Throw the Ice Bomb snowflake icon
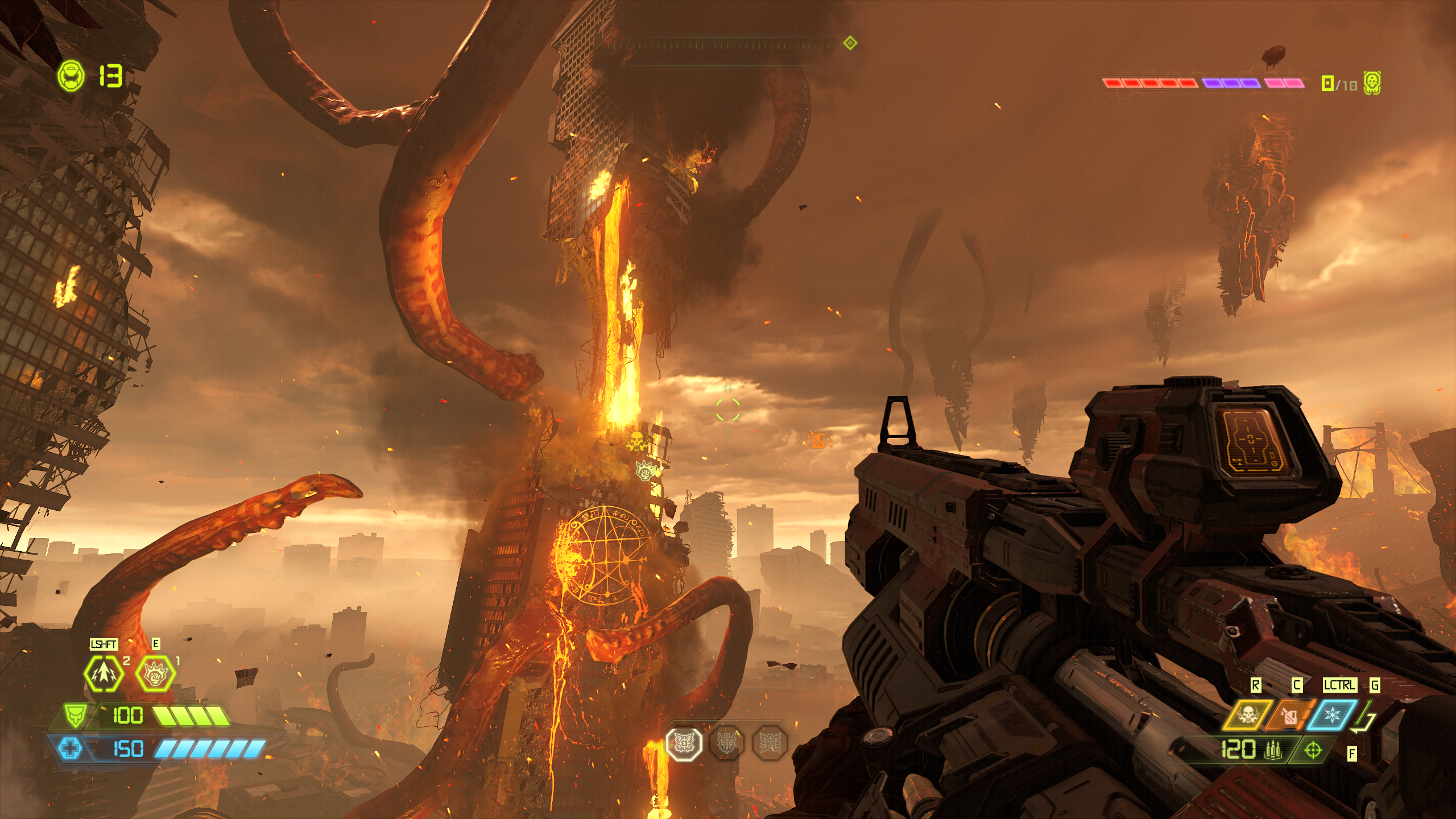The width and height of the screenshot is (1456, 819). click(x=1332, y=715)
